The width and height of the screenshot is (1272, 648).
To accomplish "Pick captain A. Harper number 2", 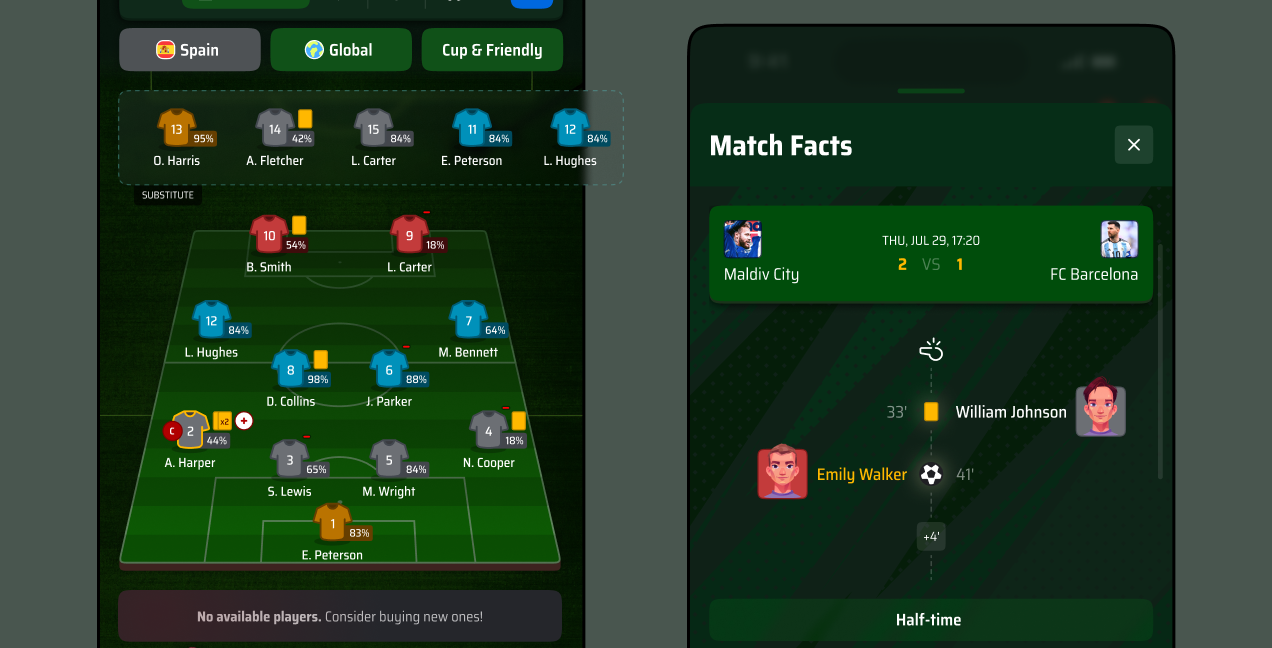I will [x=190, y=431].
